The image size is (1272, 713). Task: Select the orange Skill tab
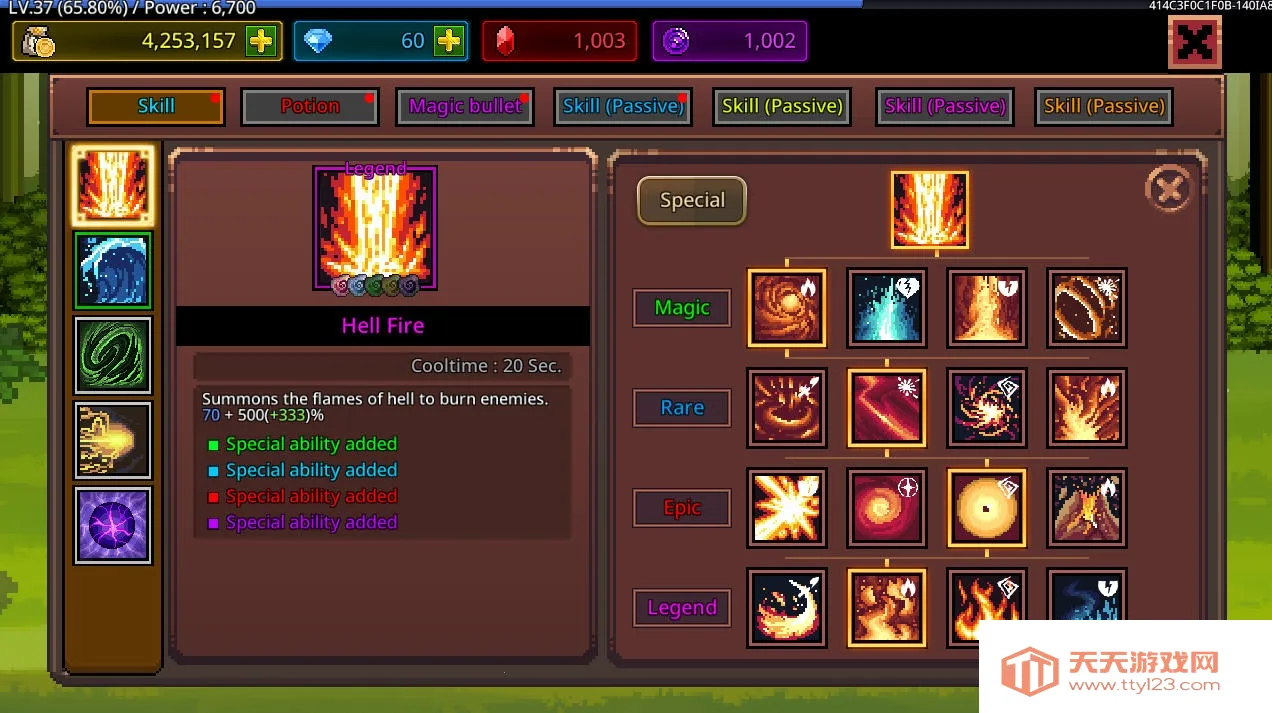point(156,106)
